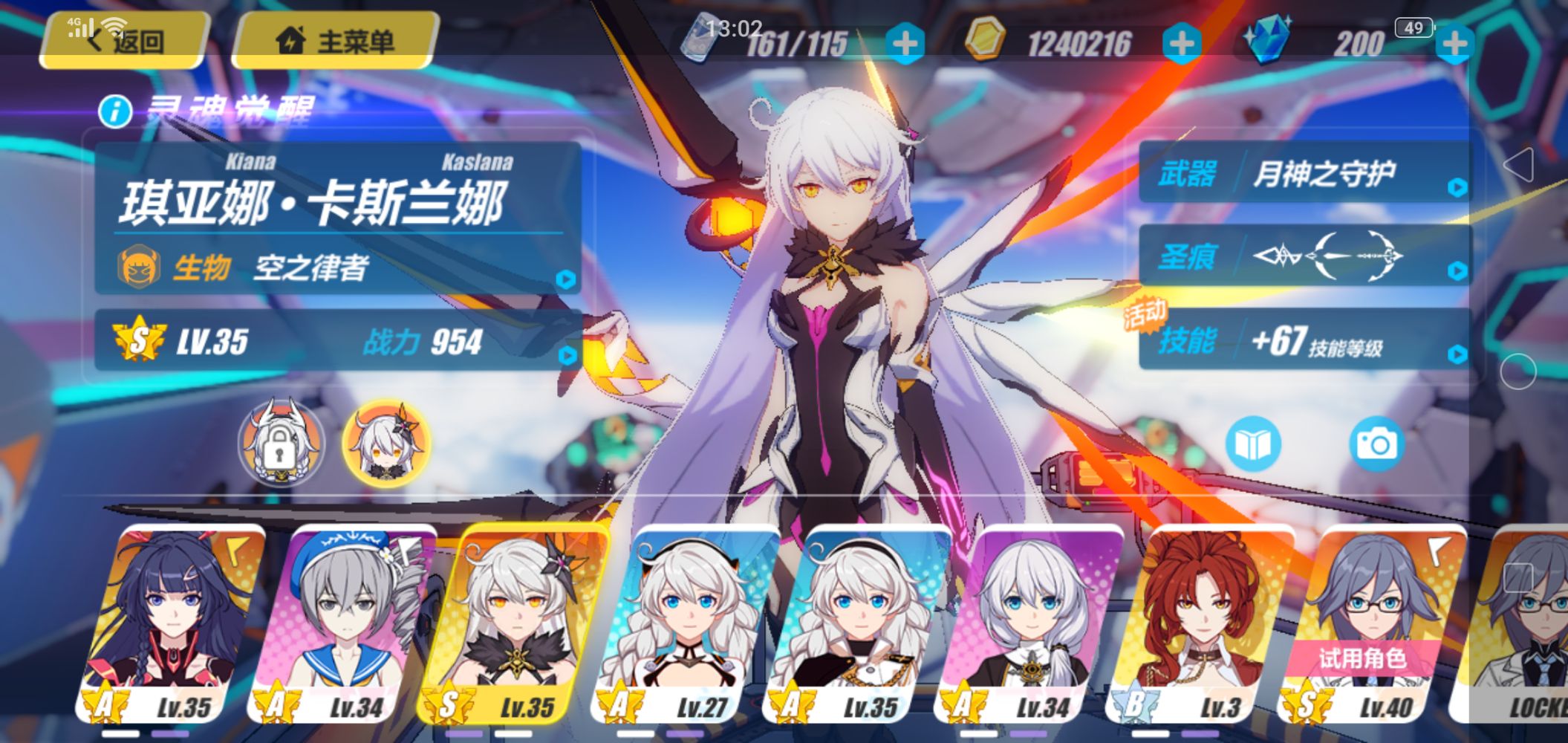
Task: Select the locked battlesuit portrait
Action: point(280,444)
